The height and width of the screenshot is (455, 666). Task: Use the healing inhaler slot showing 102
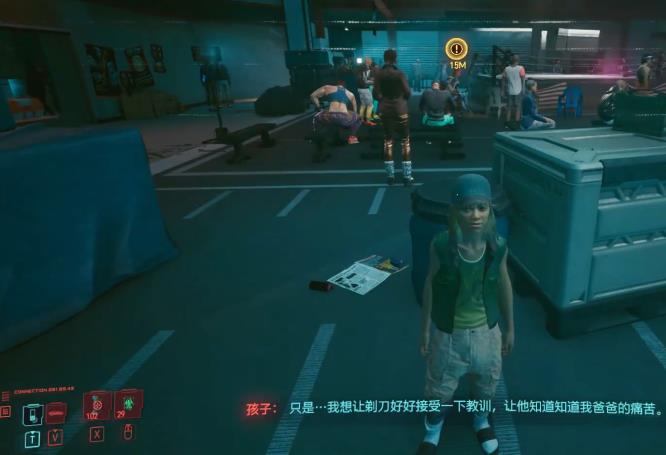point(97,405)
